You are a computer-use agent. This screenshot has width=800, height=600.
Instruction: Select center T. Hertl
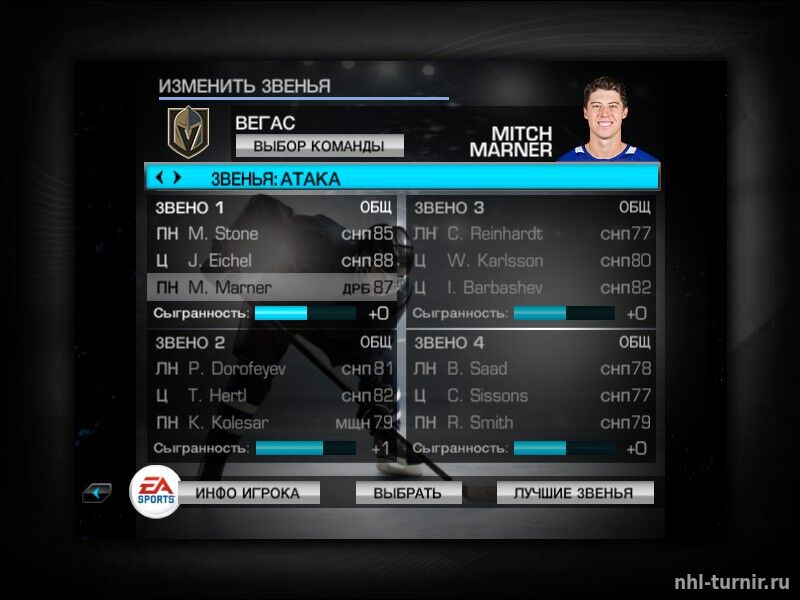[x=272, y=396]
